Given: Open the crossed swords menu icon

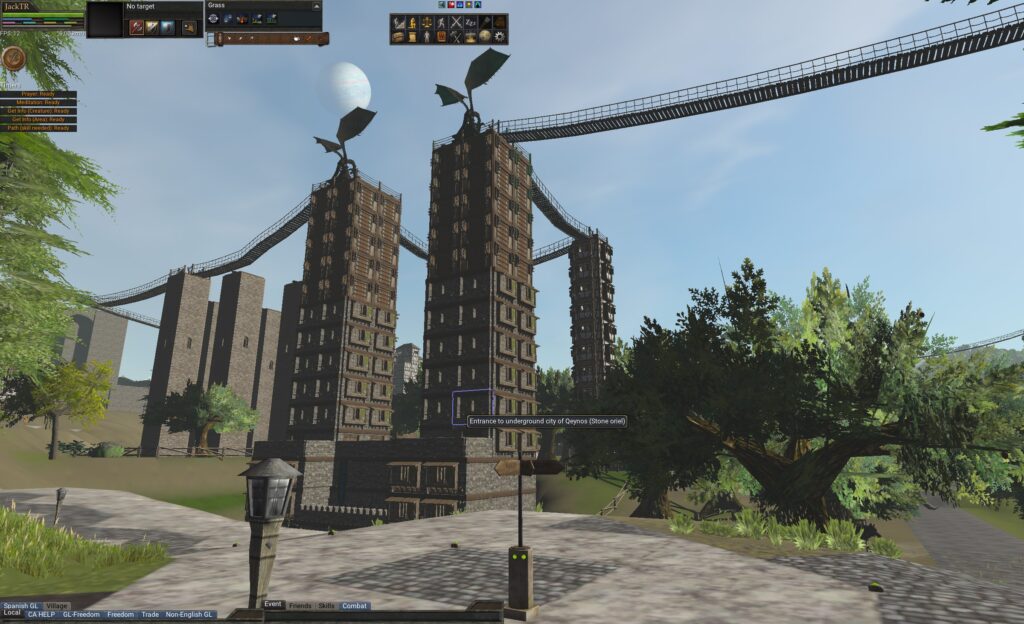Looking at the screenshot, I should pyautogui.click(x=455, y=22).
